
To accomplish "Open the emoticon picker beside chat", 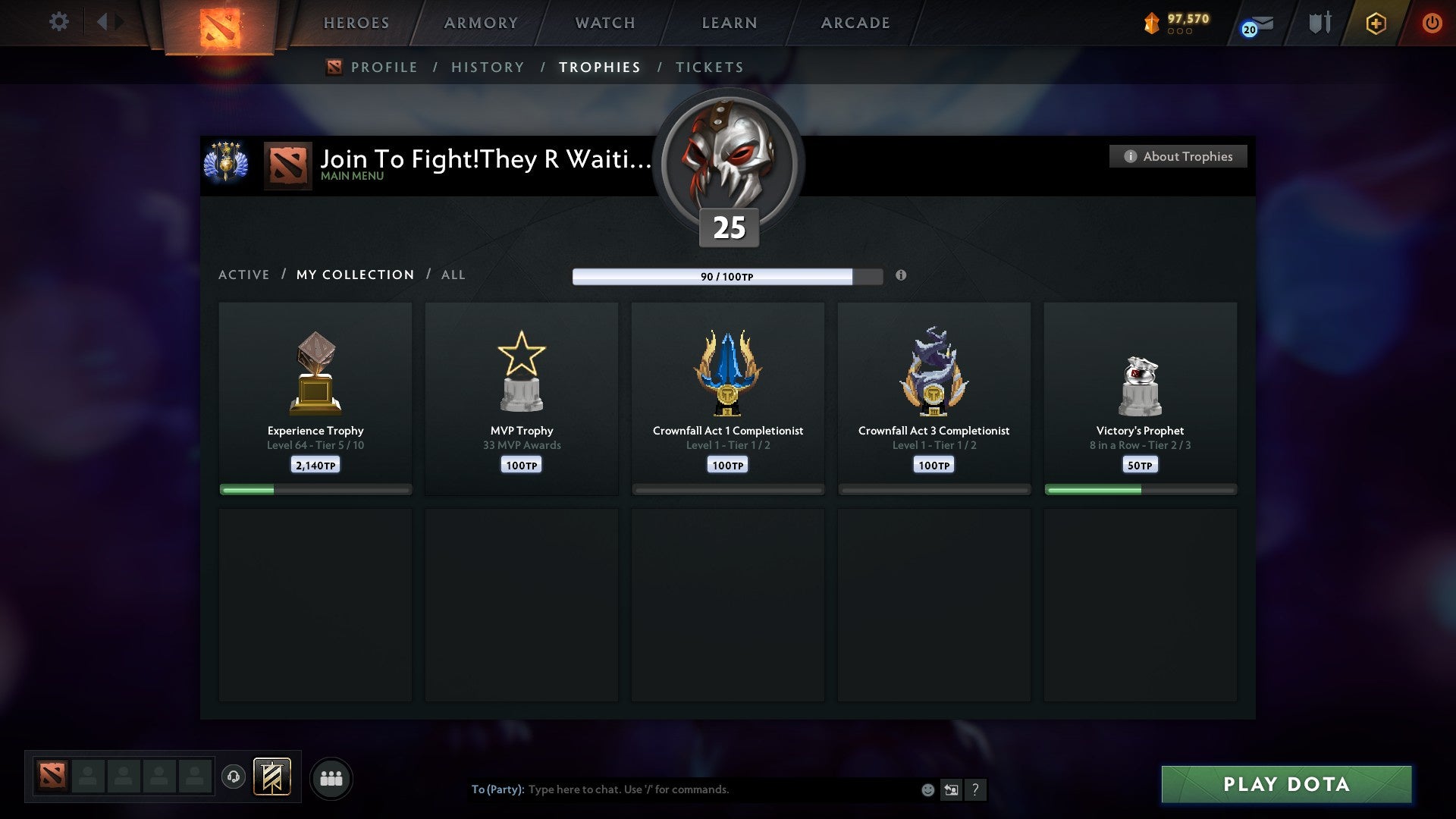I will pos(927,789).
